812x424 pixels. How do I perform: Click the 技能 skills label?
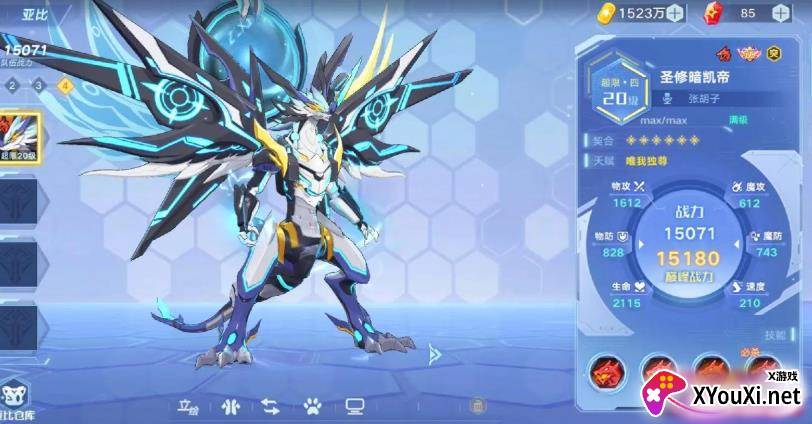773,335
